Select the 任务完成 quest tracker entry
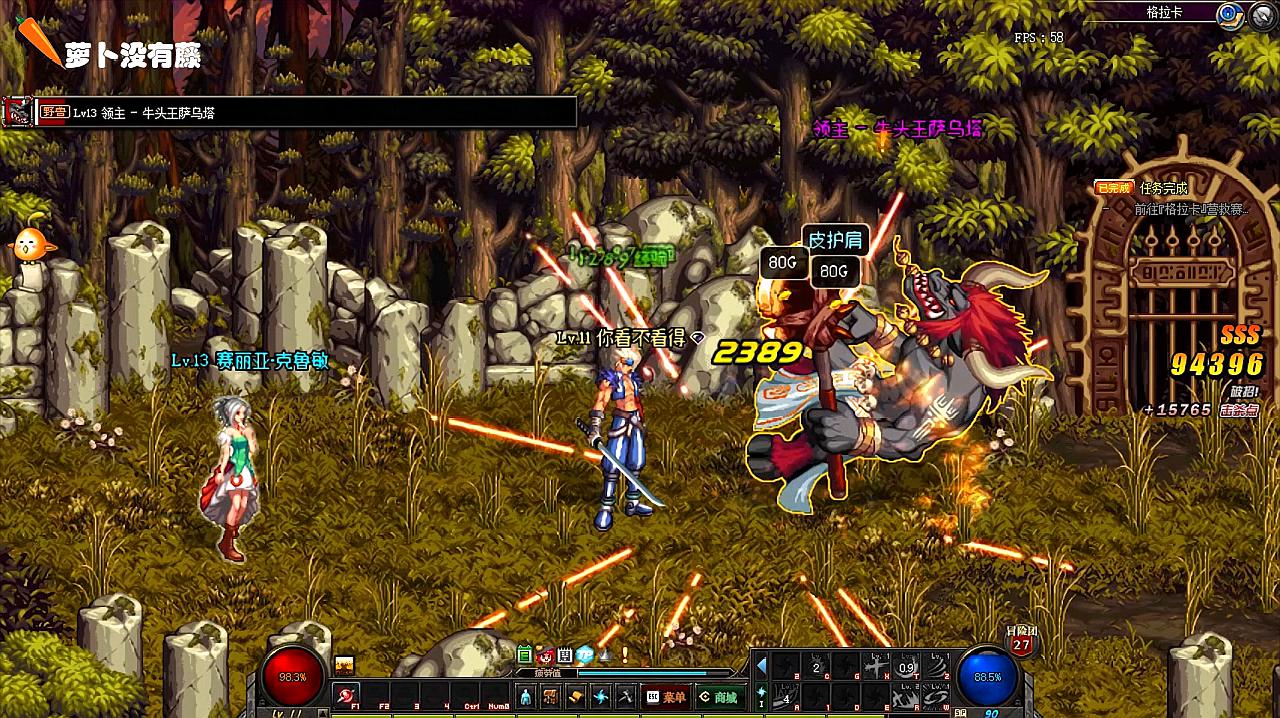The height and width of the screenshot is (718, 1280). [x=1163, y=188]
